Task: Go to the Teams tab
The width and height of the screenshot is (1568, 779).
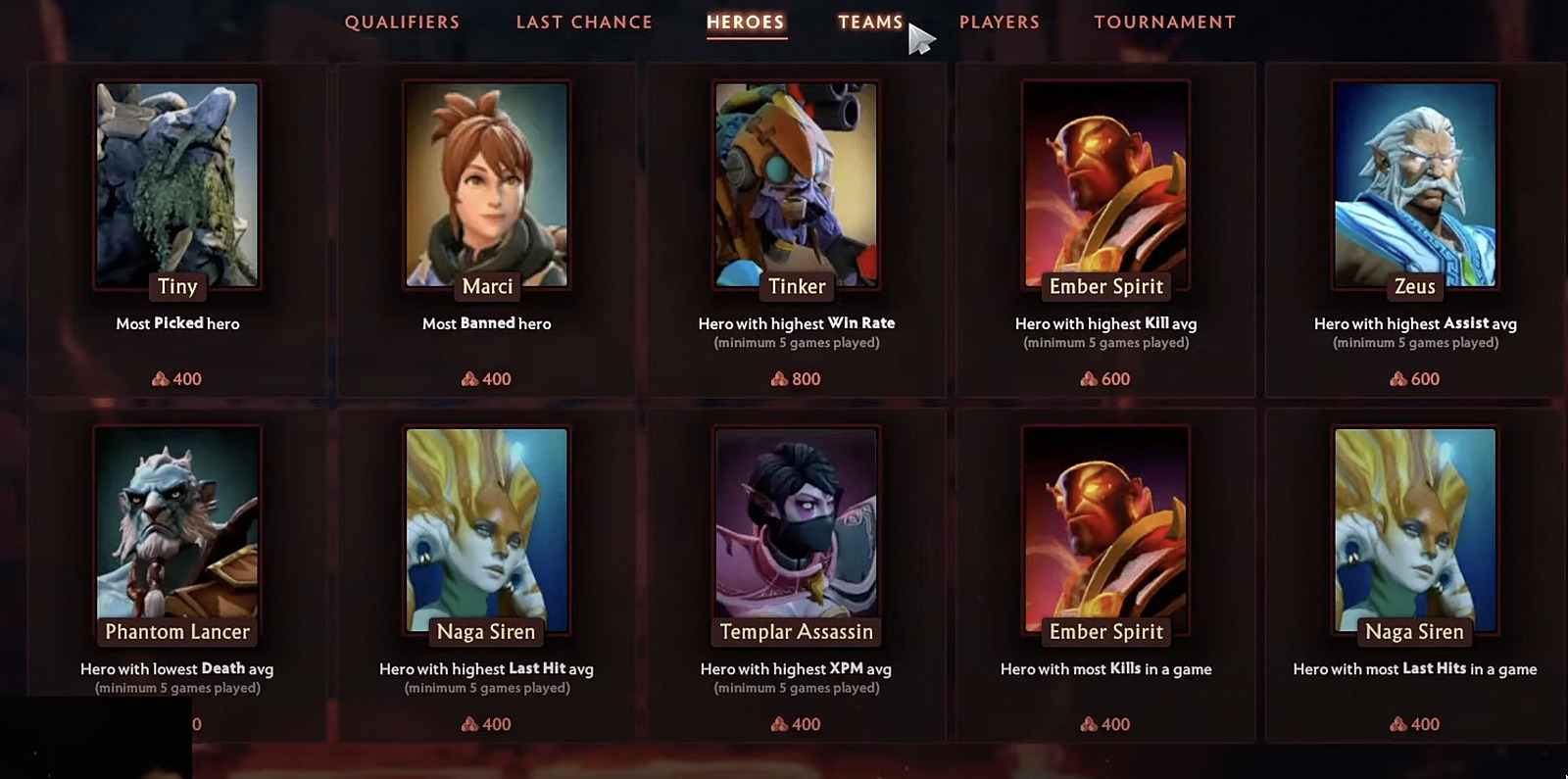Action: point(870,22)
